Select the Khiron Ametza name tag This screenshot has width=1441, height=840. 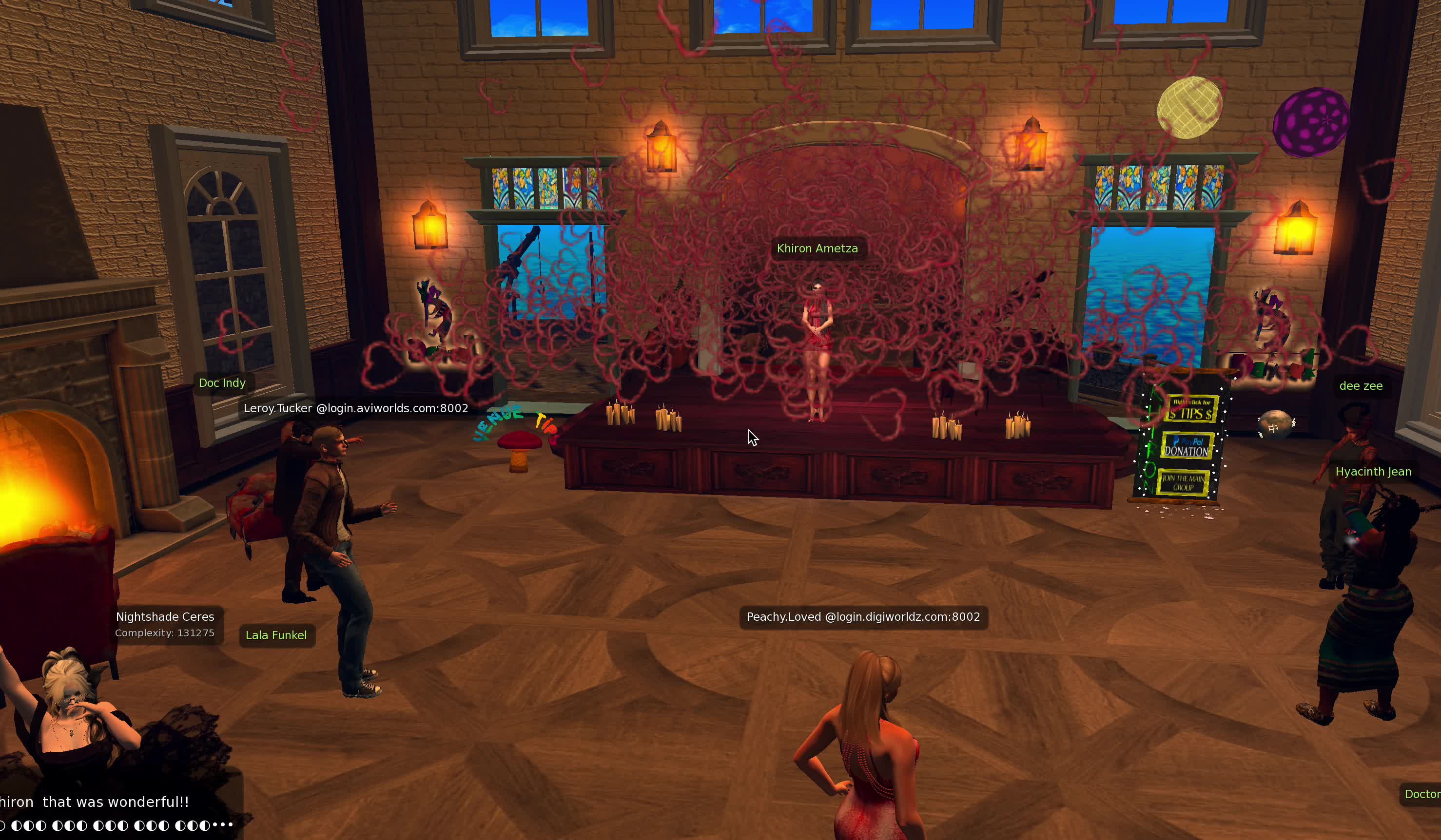pyautogui.click(x=817, y=248)
